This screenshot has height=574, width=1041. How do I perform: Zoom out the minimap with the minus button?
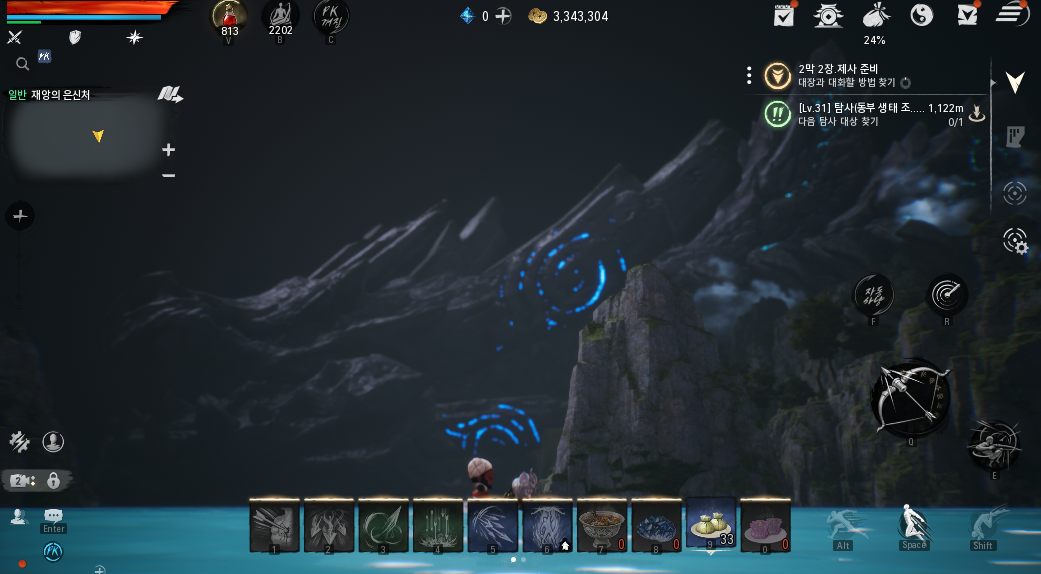point(168,176)
